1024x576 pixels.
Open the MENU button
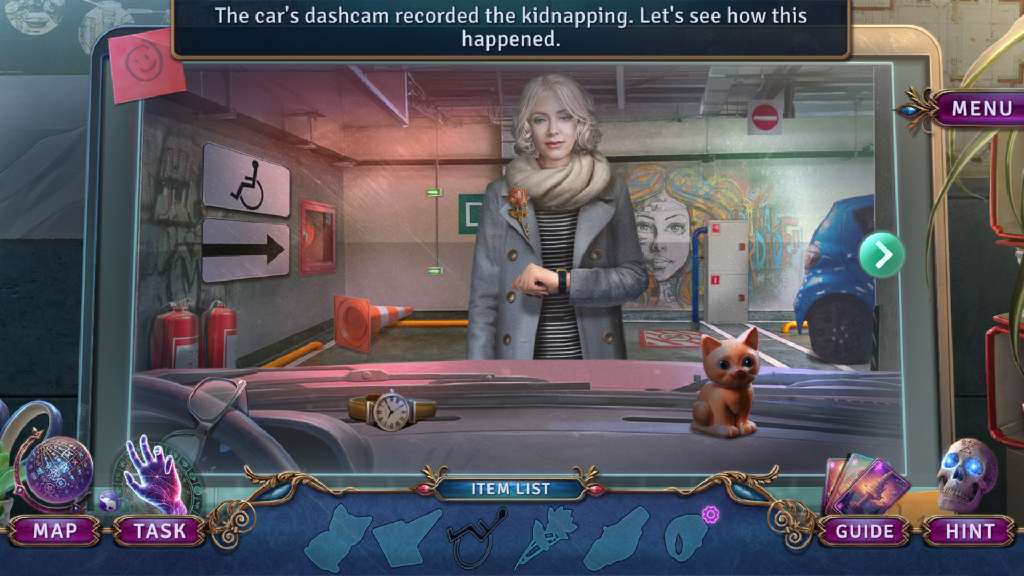981,108
